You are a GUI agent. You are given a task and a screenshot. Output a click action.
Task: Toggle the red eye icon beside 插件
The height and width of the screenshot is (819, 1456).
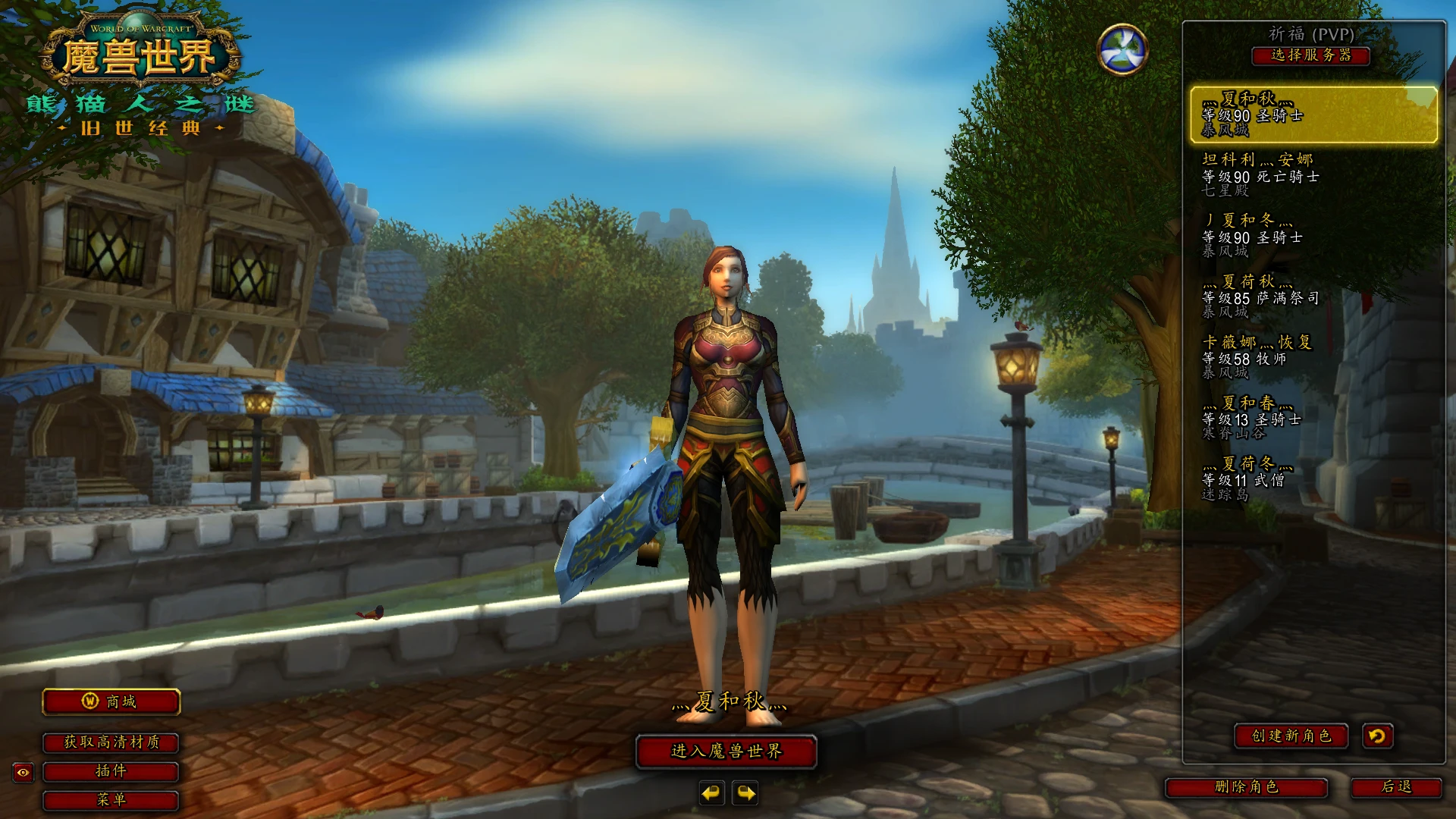[x=24, y=773]
